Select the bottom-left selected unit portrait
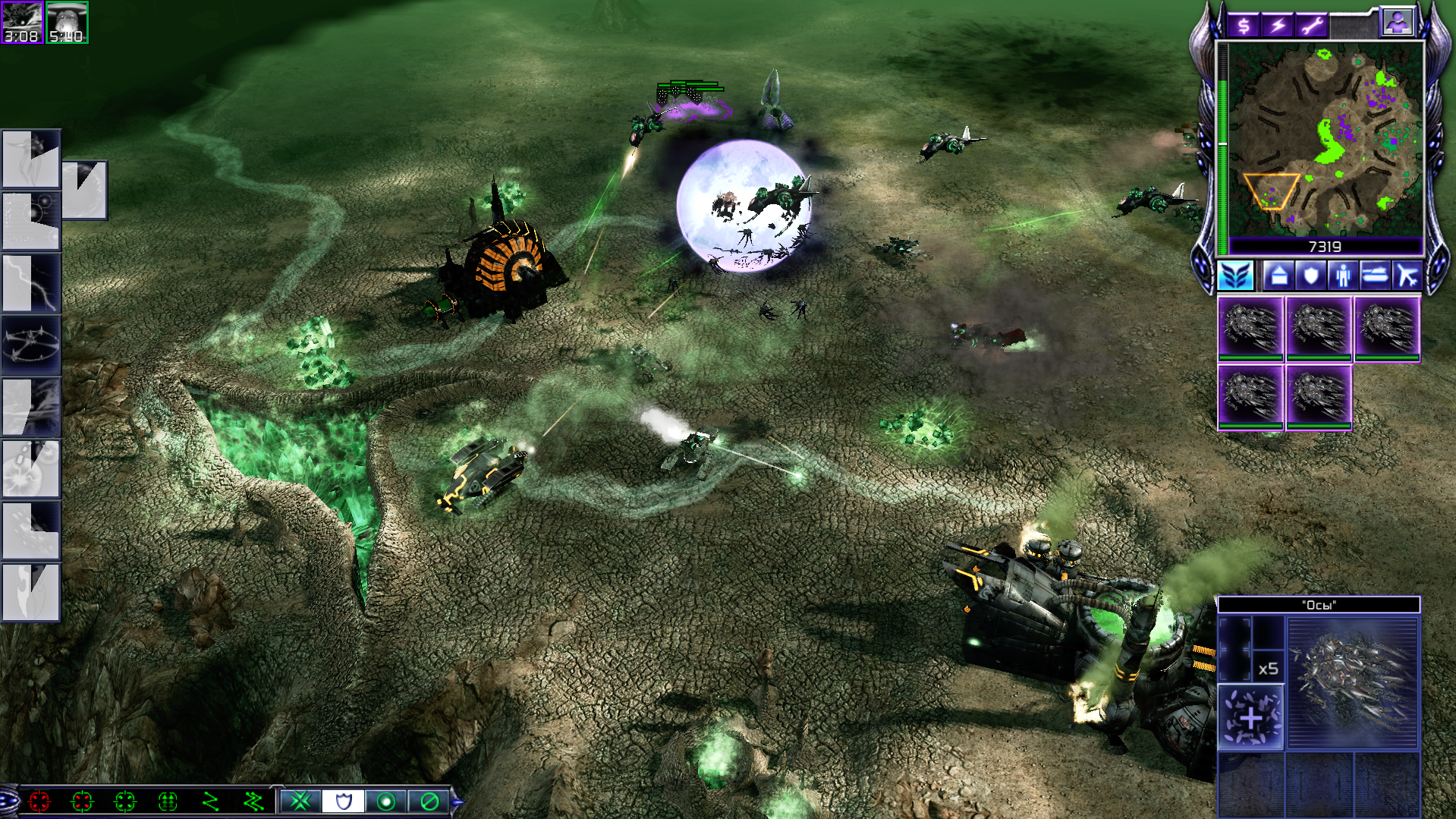Screen dimensions: 1456x819 pos(1250,396)
